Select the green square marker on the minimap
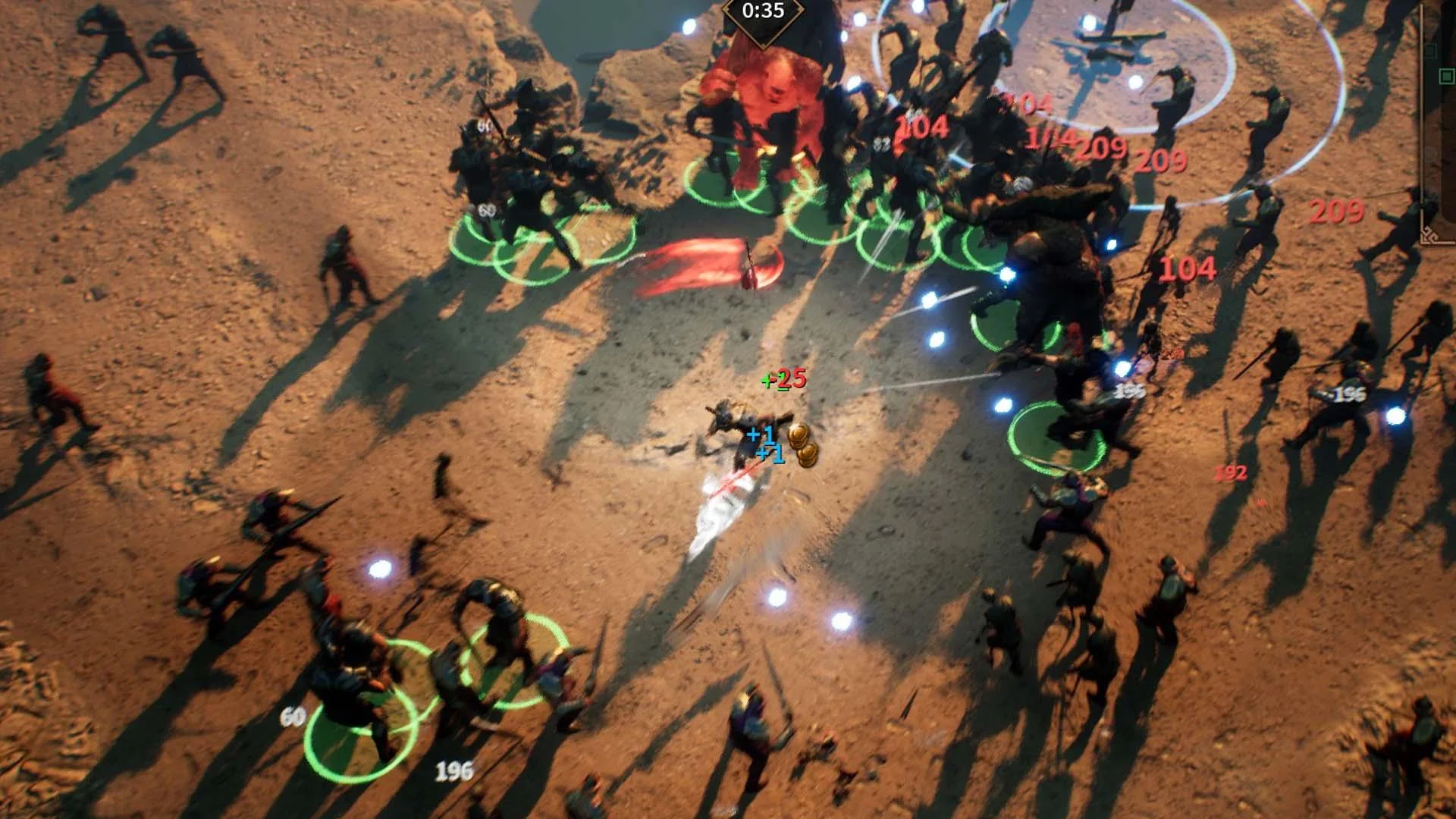 click(x=1446, y=76)
